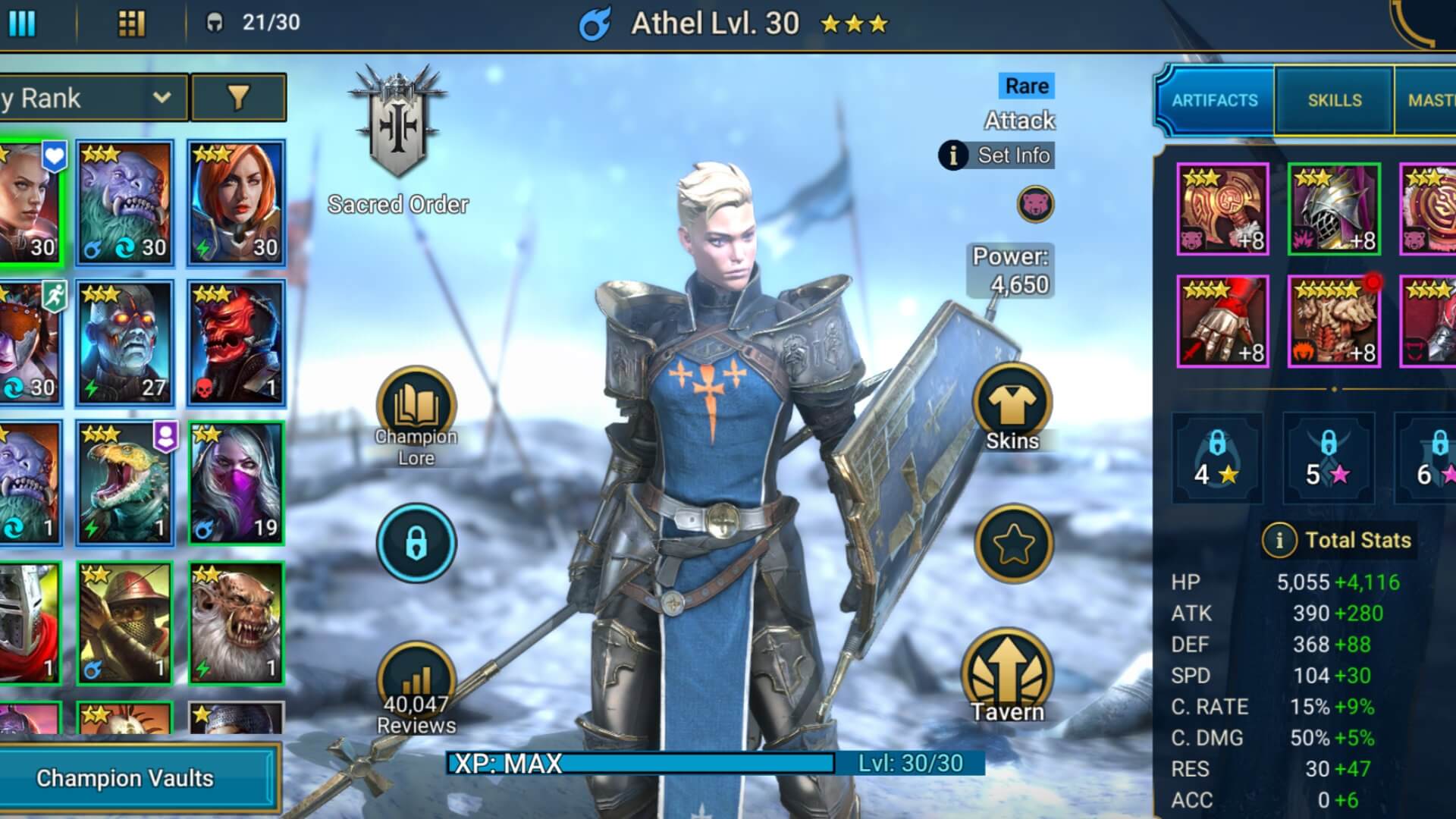Image resolution: width=1456 pixels, height=819 pixels.
Task: Select the red gauntlets artifact slot
Action: point(1222,322)
